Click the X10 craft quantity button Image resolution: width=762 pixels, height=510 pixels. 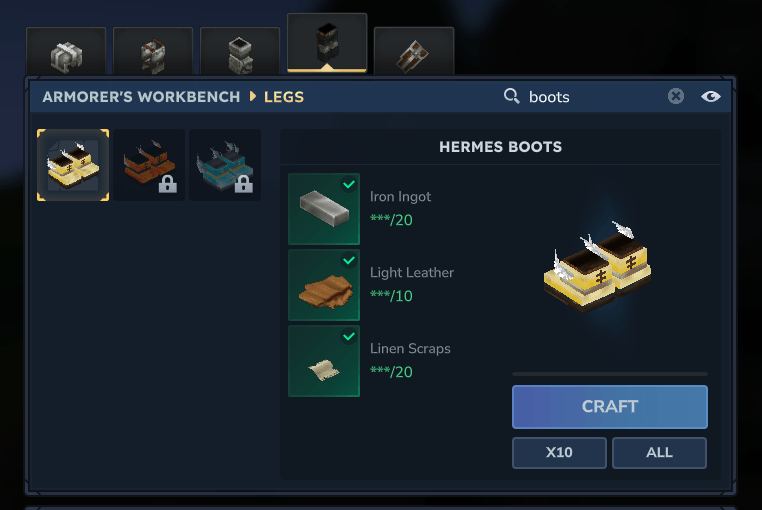[x=559, y=452]
